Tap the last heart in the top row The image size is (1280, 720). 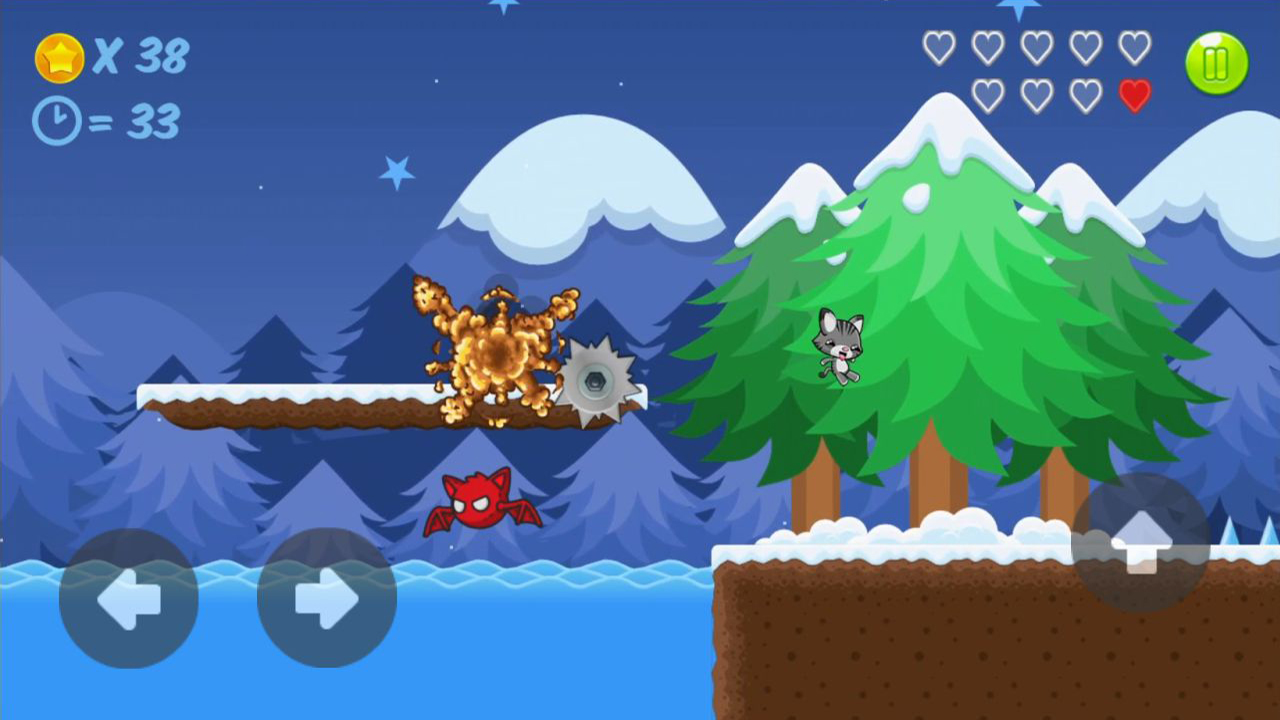pyautogui.click(x=1134, y=46)
